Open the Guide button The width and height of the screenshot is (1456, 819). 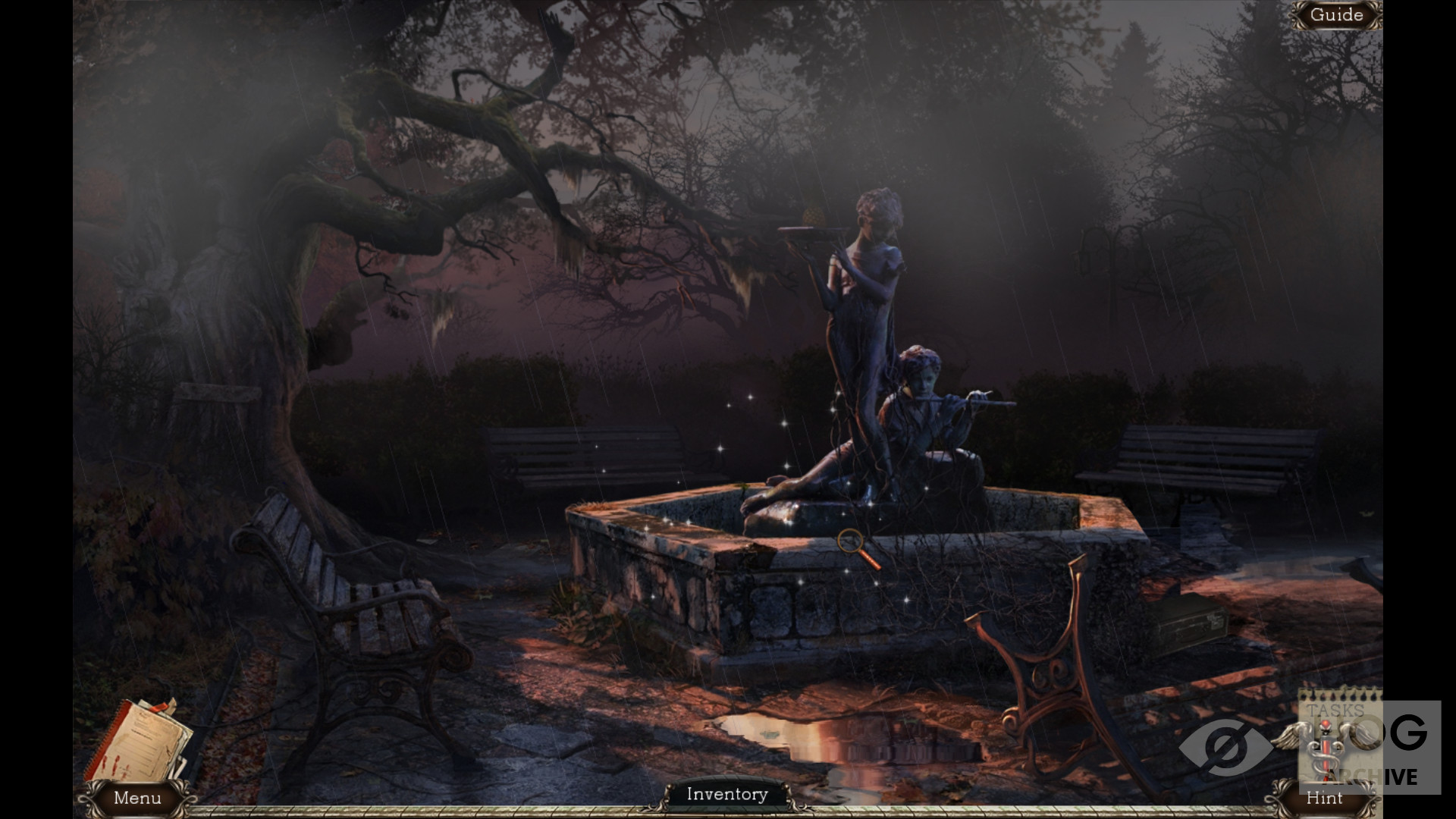pyautogui.click(x=1336, y=15)
